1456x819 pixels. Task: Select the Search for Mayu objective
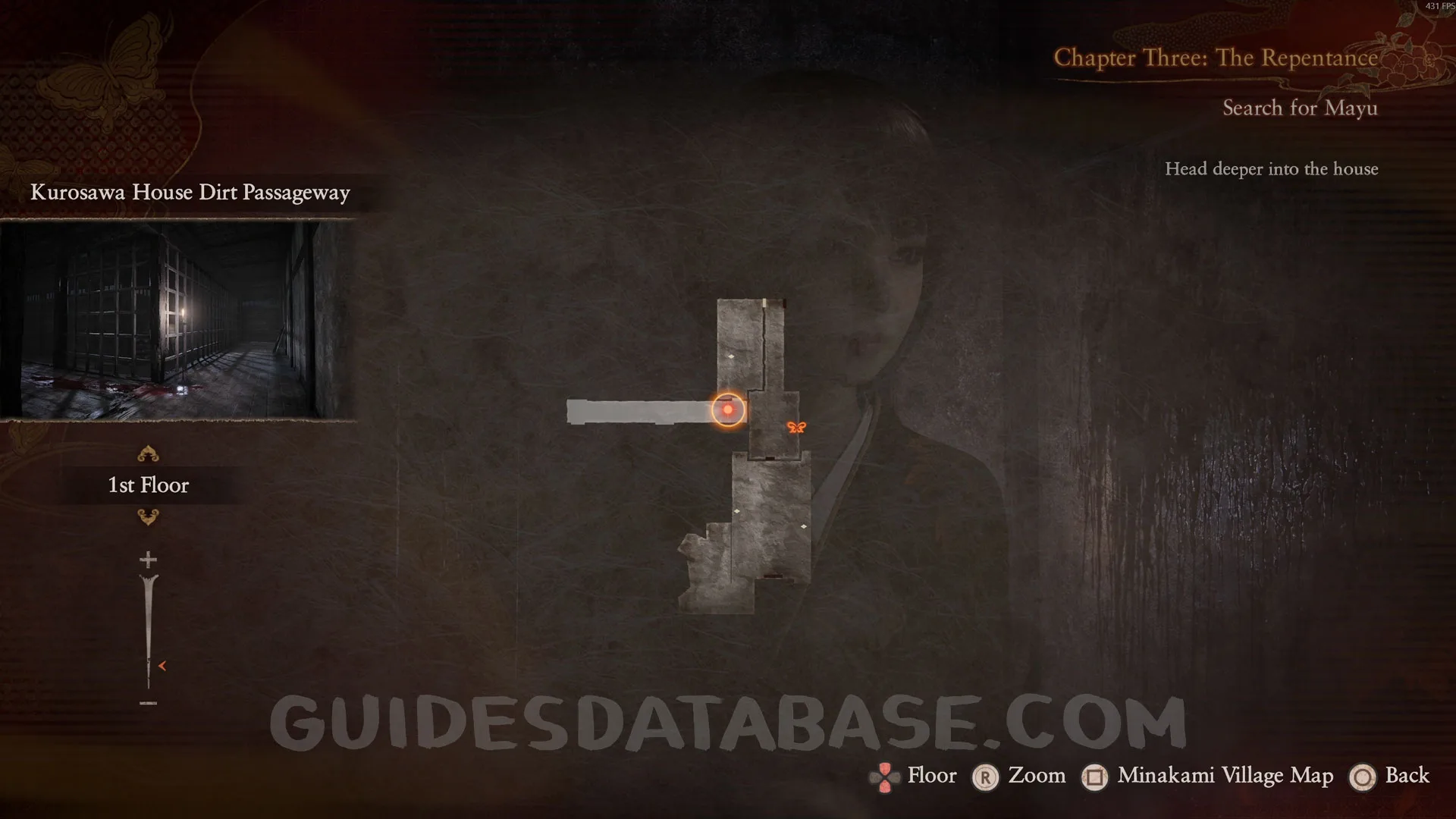coord(1300,108)
